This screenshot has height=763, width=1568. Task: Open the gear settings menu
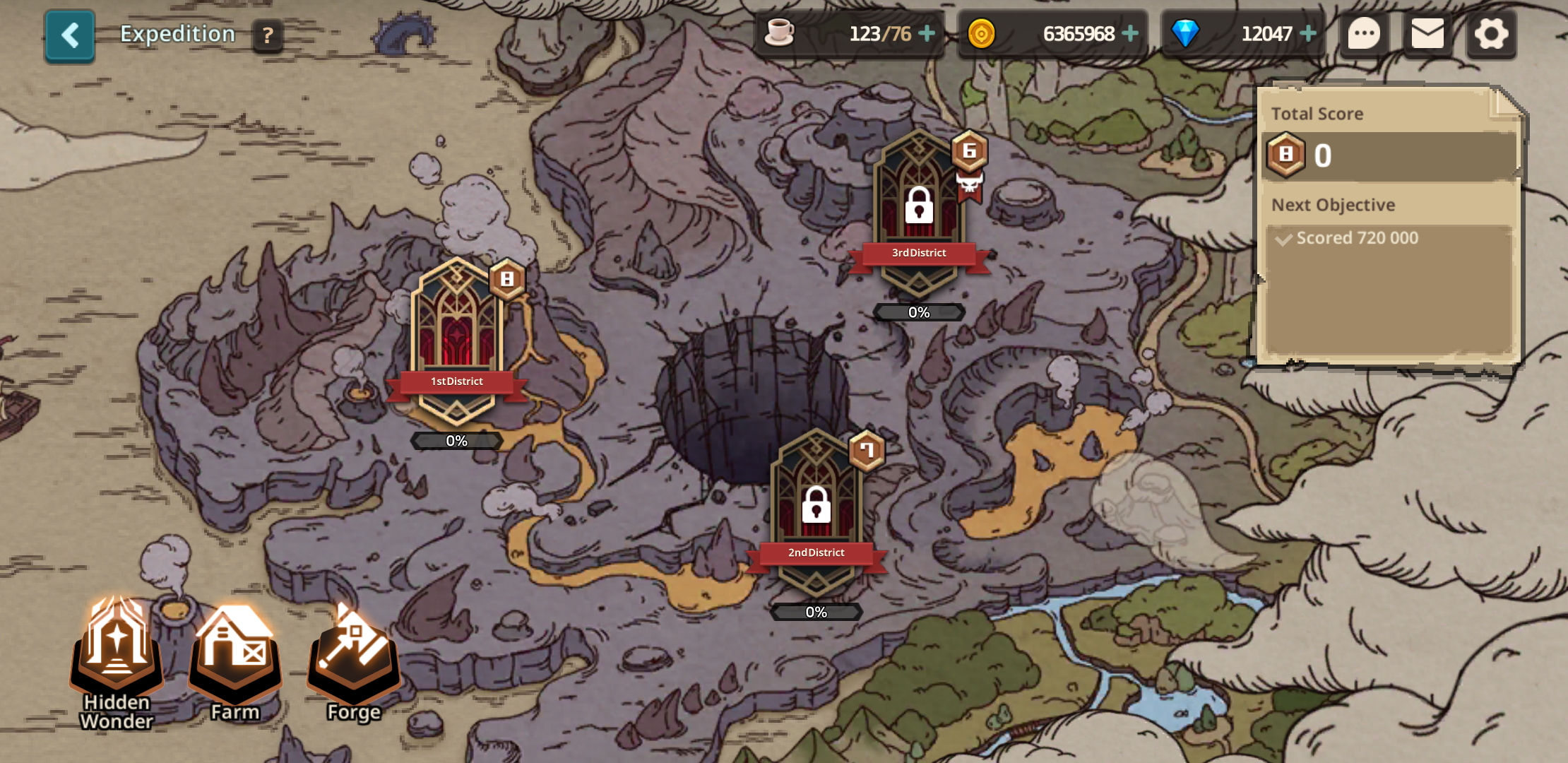tap(1491, 34)
